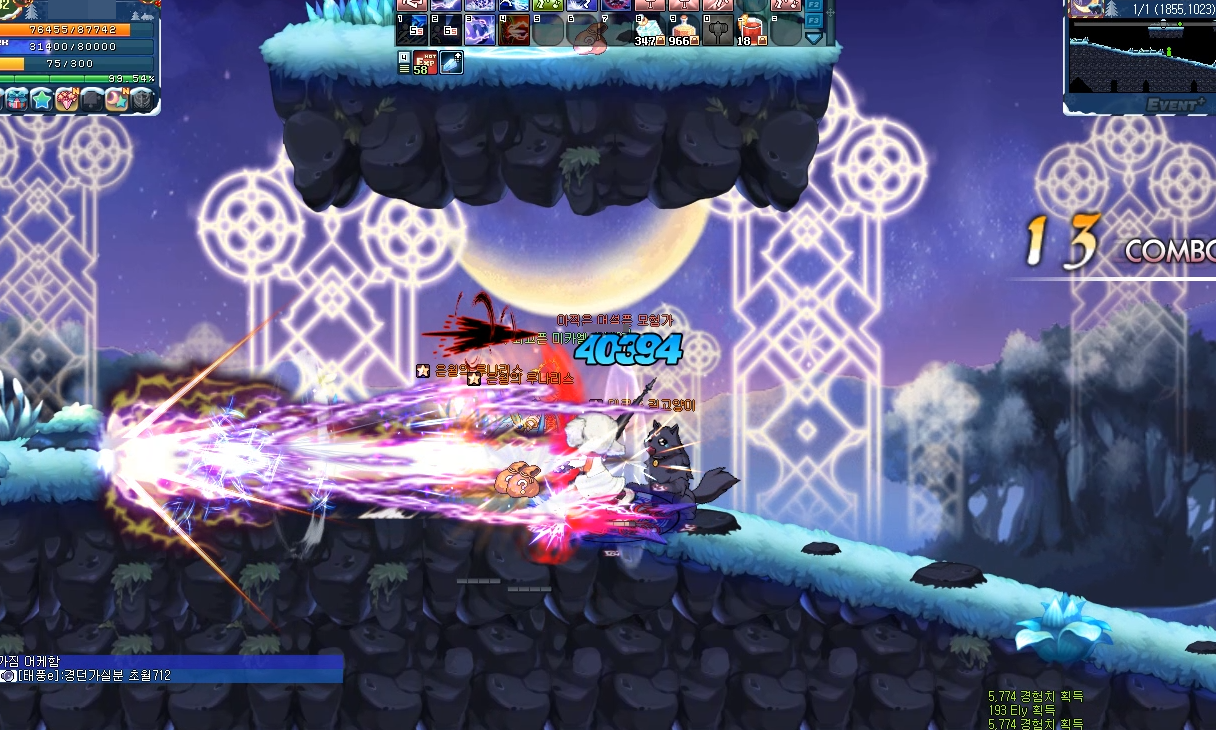The image size is (1216, 730).
Task: Activate the skill in hotbar slot 1
Action: click(412, 30)
